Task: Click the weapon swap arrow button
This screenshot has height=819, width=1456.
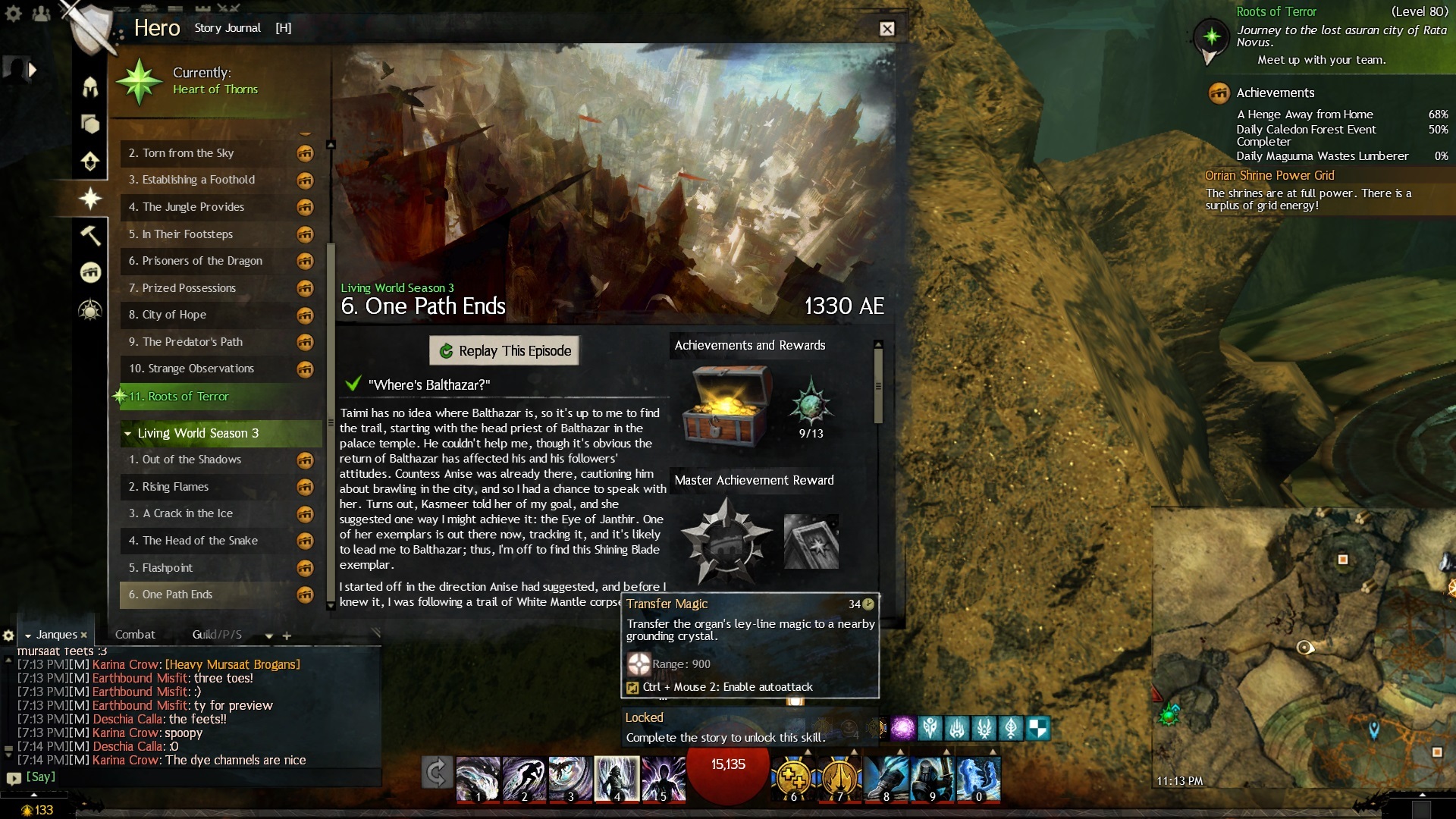Action: 437,773
